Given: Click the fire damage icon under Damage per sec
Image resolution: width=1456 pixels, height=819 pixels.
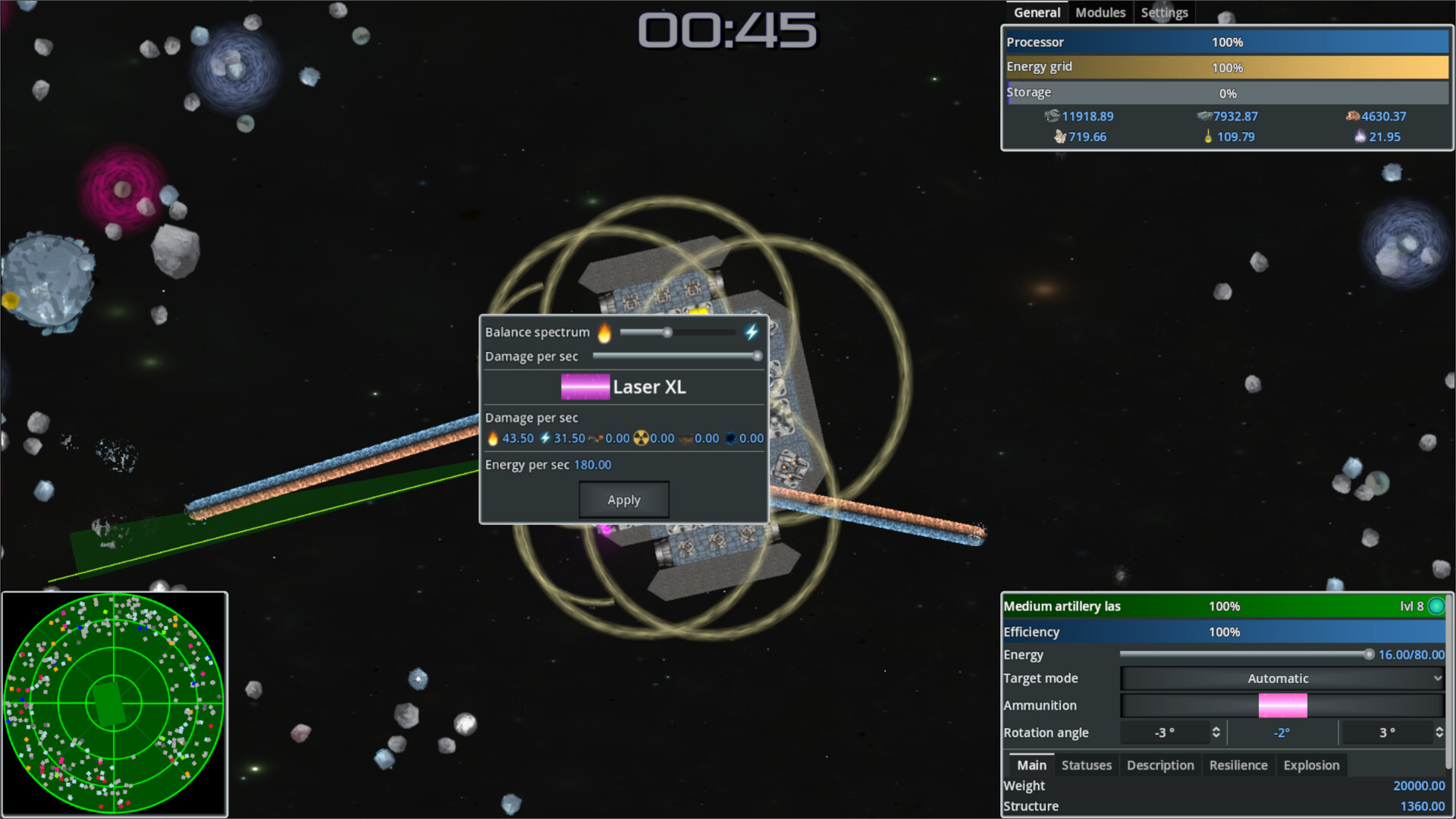Looking at the screenshot, I should click(x=493, y=438).
